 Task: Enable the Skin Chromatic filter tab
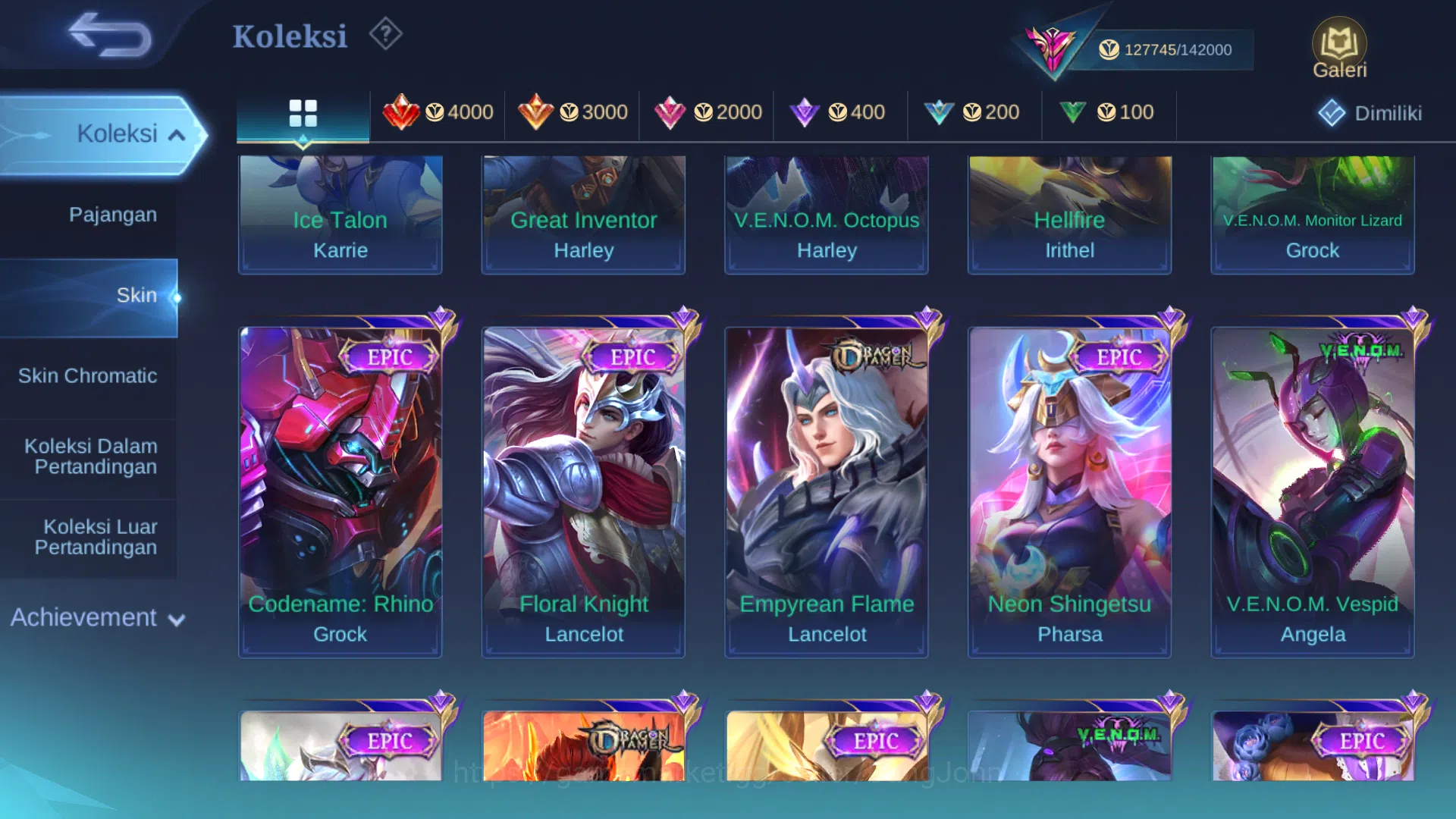tap(90, 375)
